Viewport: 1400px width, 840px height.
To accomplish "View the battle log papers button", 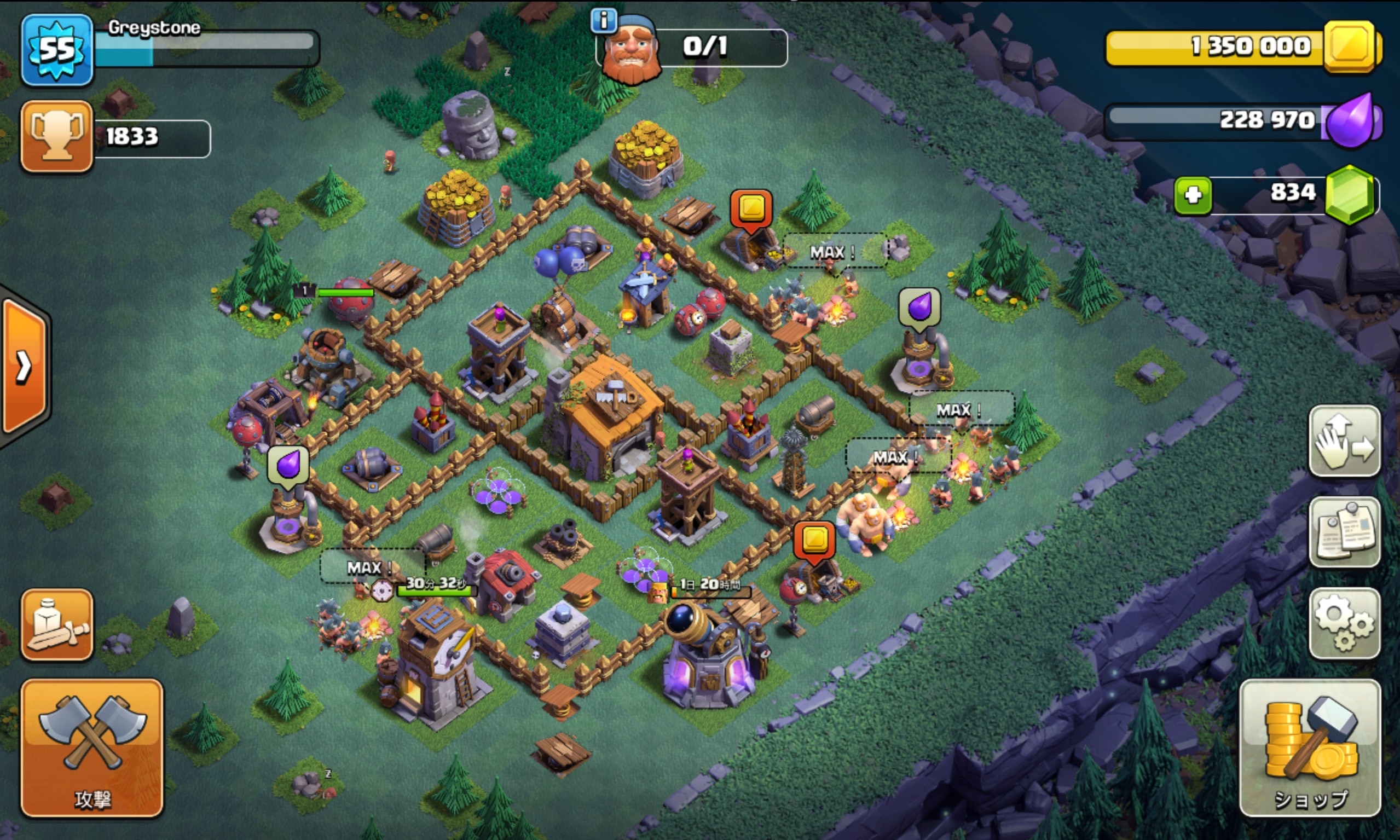I will [x=1344, y=532].
